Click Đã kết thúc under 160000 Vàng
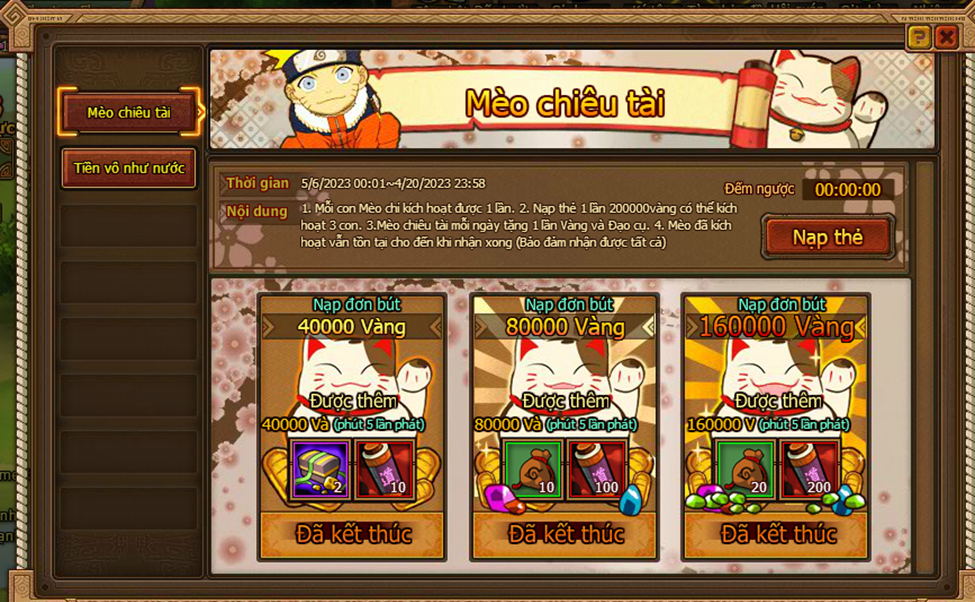975x602 pixels. pyautogui.click(x=777, y=534)
